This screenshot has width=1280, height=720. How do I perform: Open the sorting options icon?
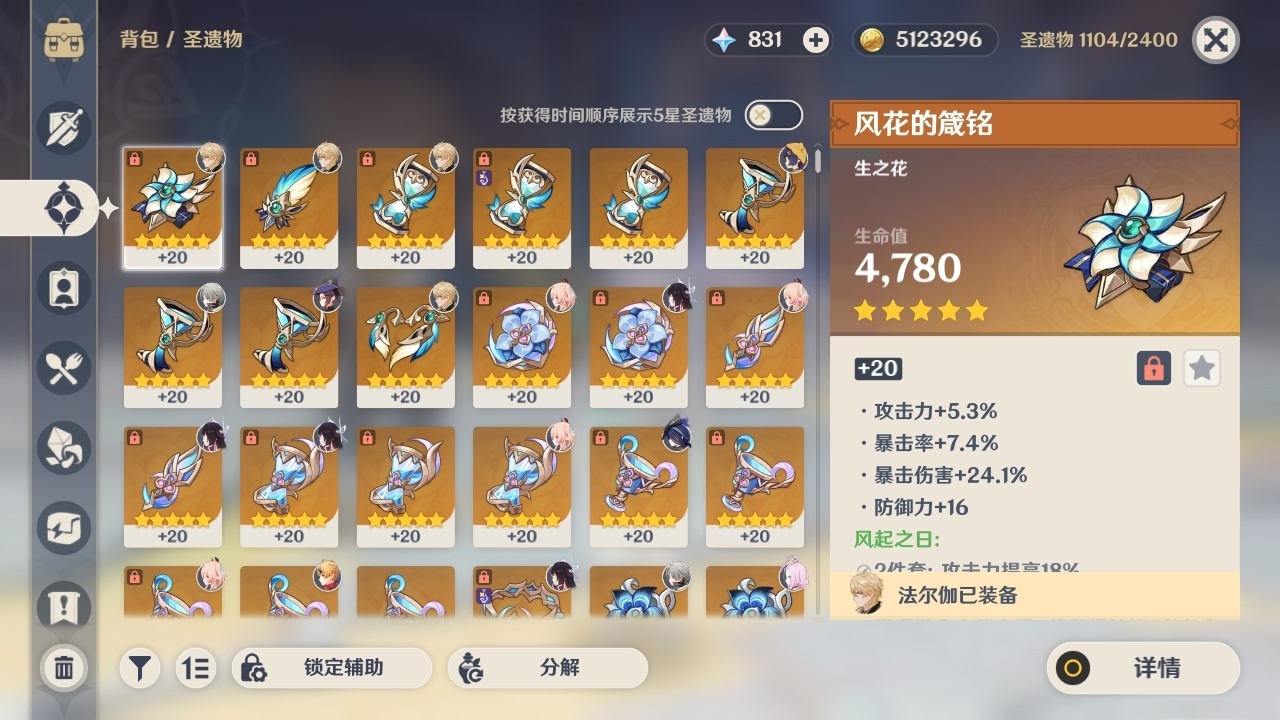click(196, 668)
